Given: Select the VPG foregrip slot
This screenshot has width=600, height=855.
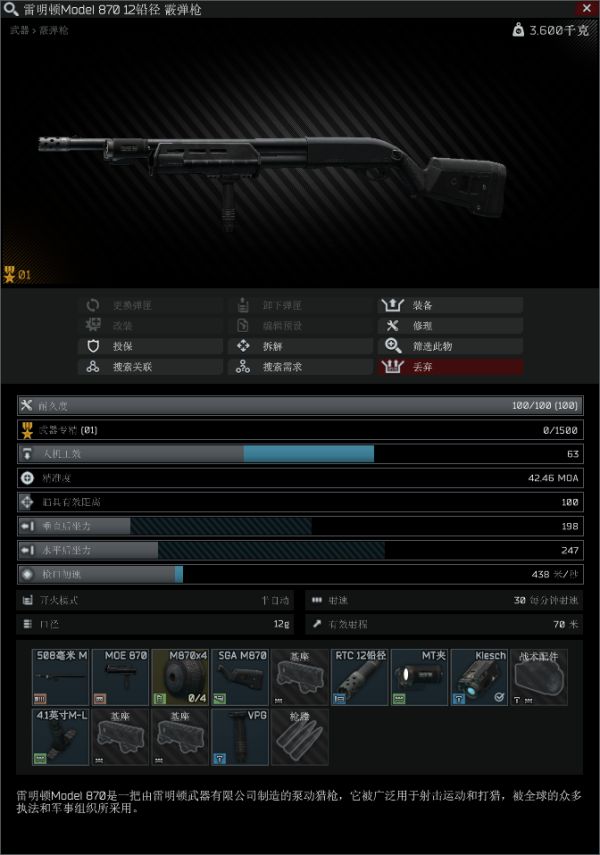Looking at the screenshot, I should pos(240,737).
